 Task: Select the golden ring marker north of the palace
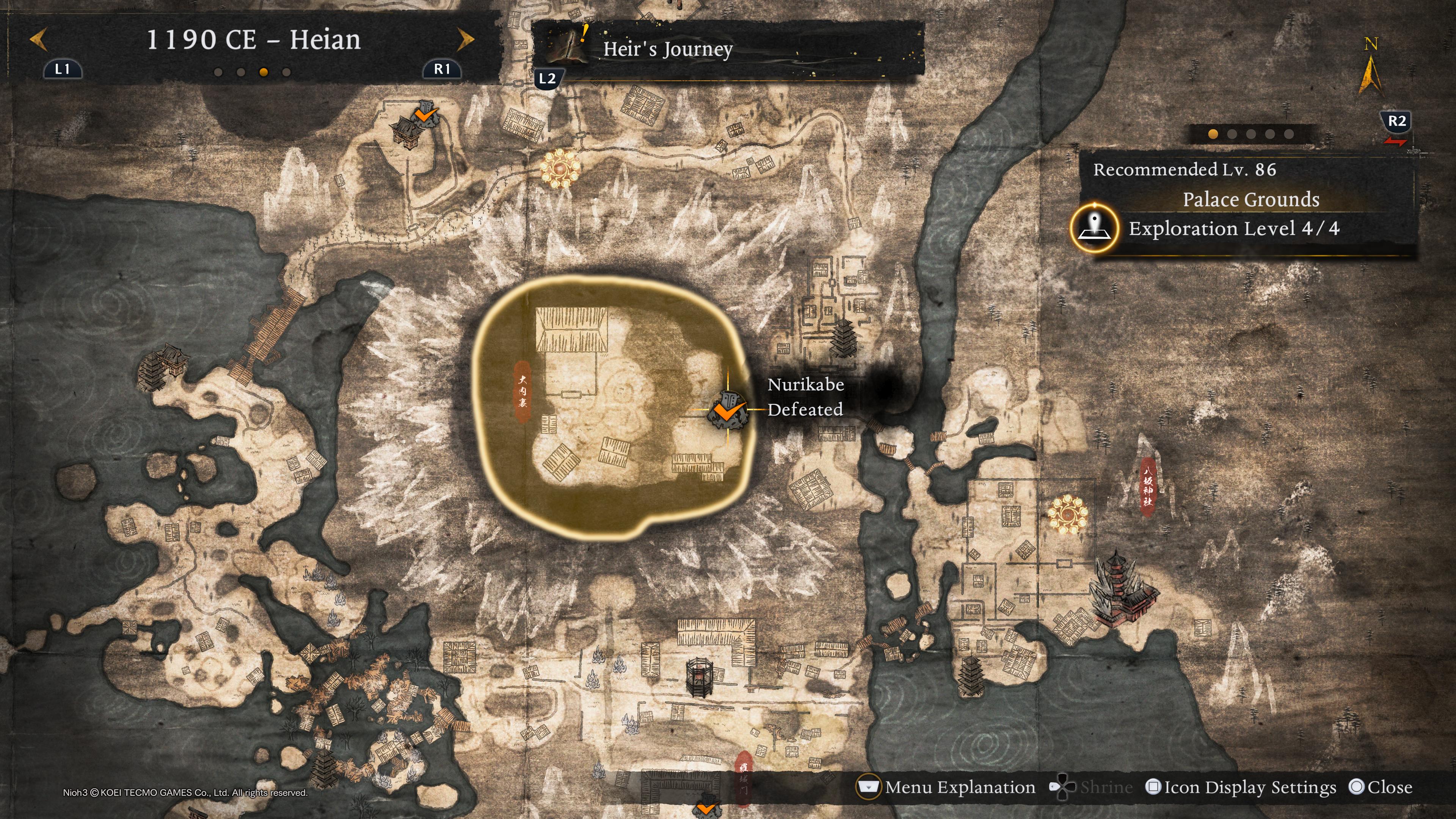click(x=560, y=167)
